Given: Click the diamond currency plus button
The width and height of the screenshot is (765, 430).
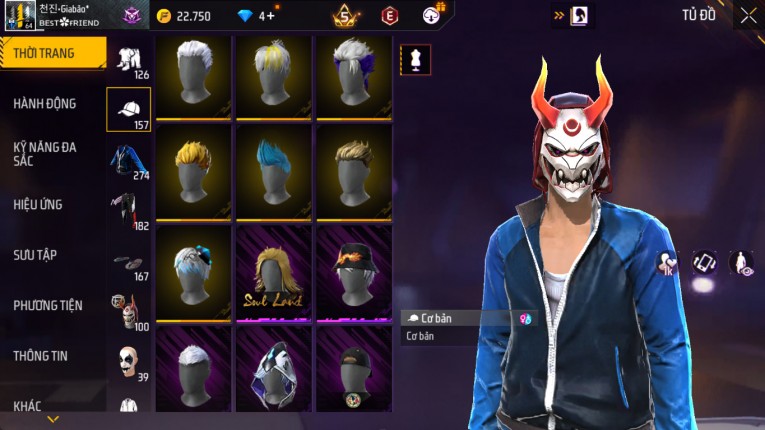Looking at the screenshot, I should tap(270, 16).
